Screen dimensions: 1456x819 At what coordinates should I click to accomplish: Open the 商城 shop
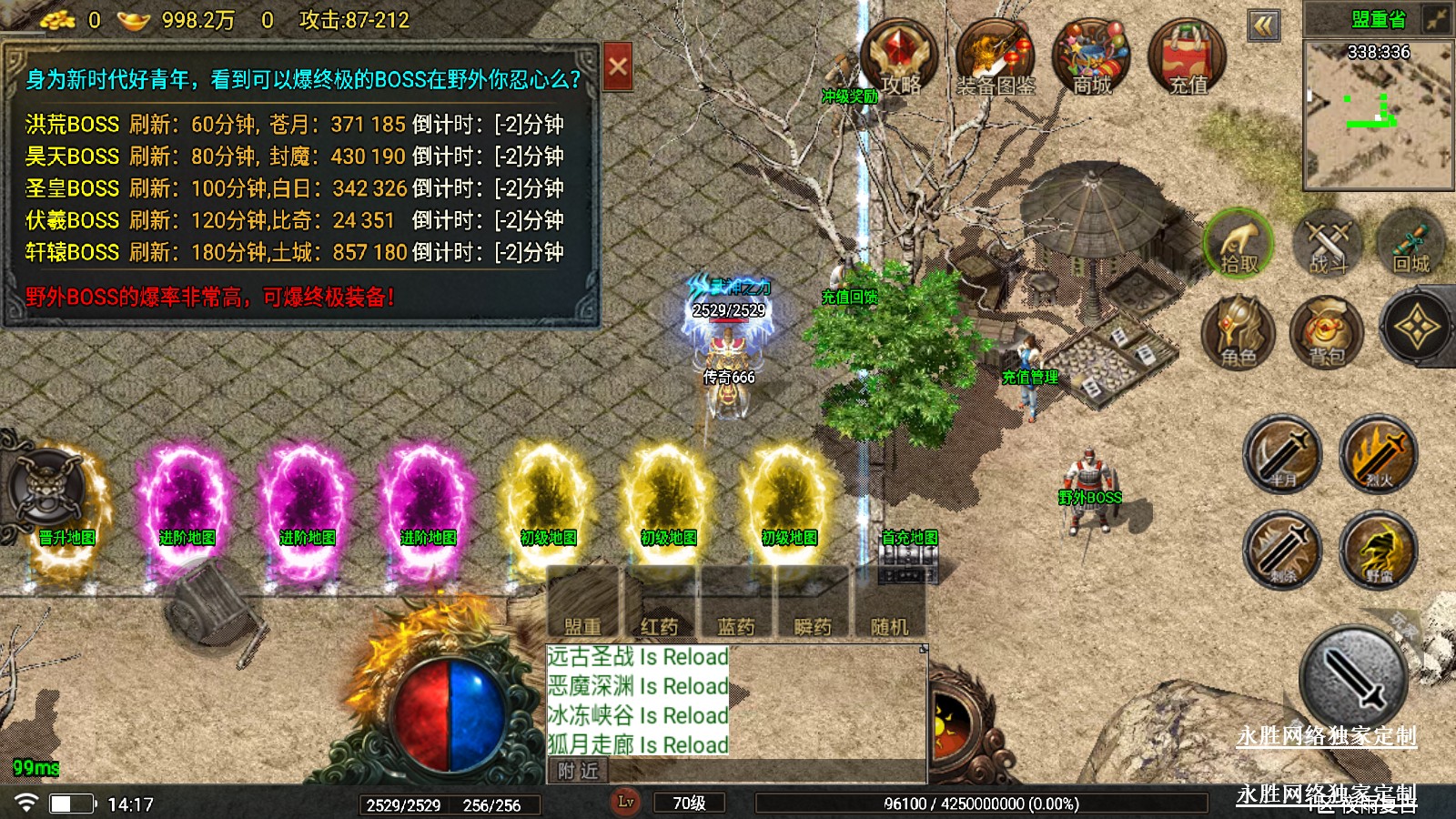click(1091, 57)
